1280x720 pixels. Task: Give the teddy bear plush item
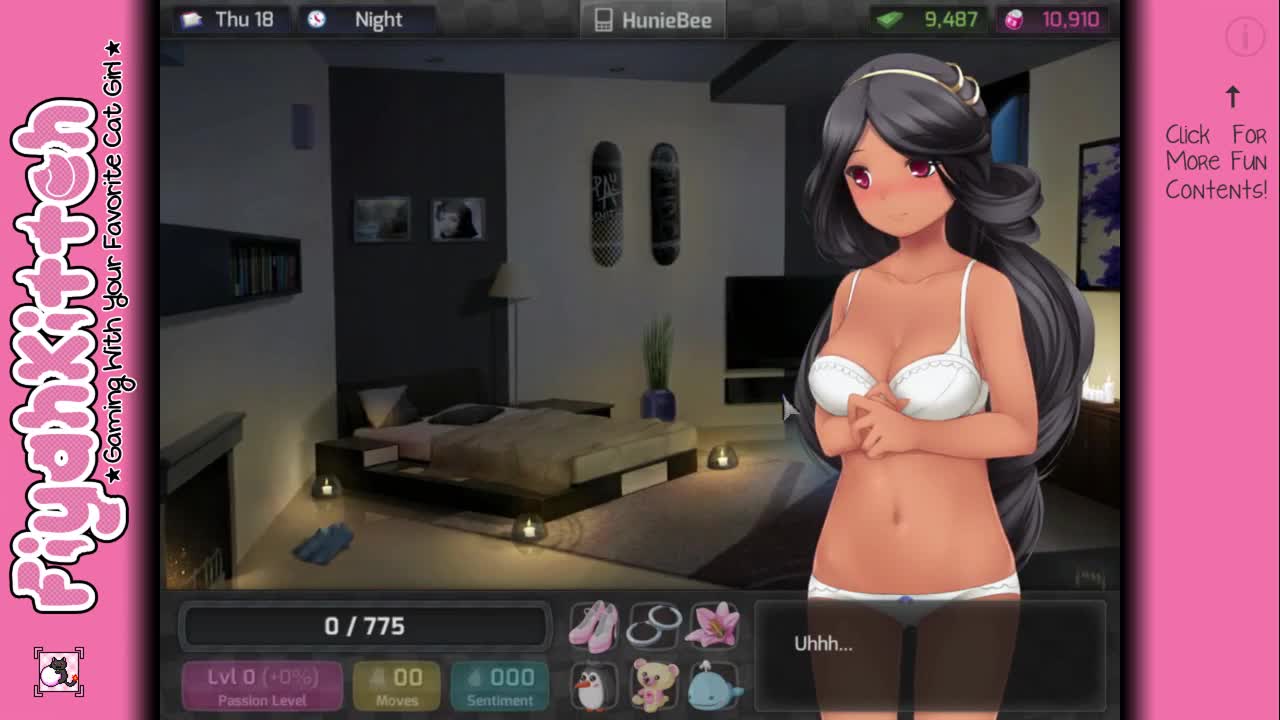pos(654,686)
